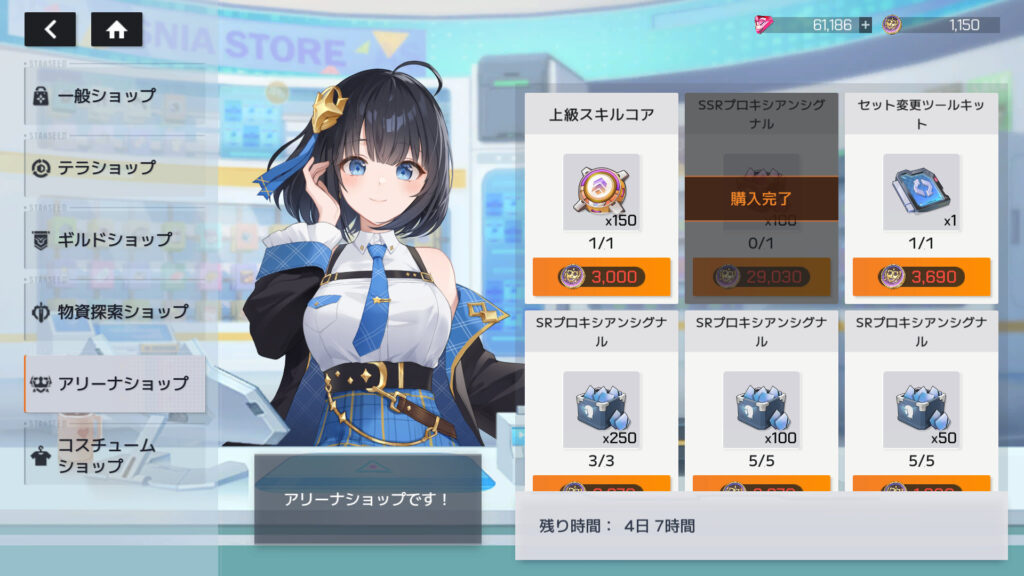
Task: Open the 一般ショップ tab
Action: coord(114,96)
